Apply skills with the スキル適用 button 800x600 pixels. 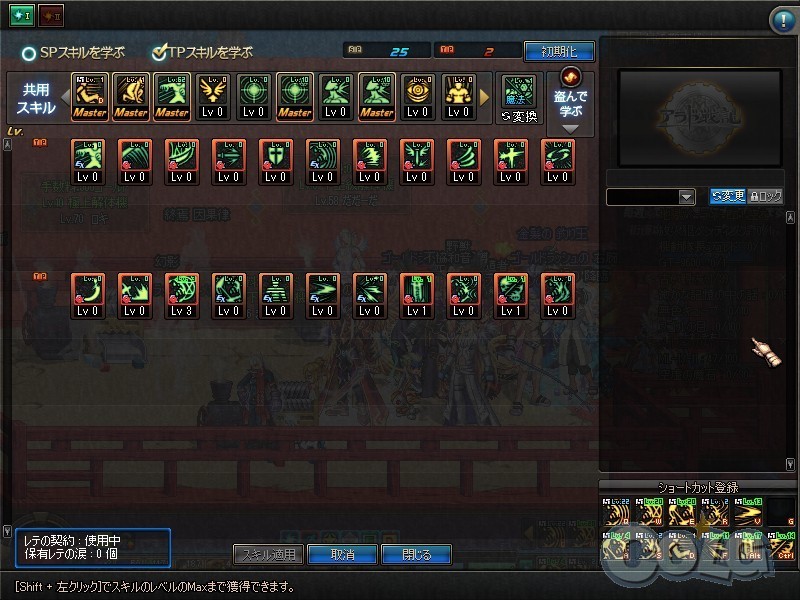click(268, 554)
